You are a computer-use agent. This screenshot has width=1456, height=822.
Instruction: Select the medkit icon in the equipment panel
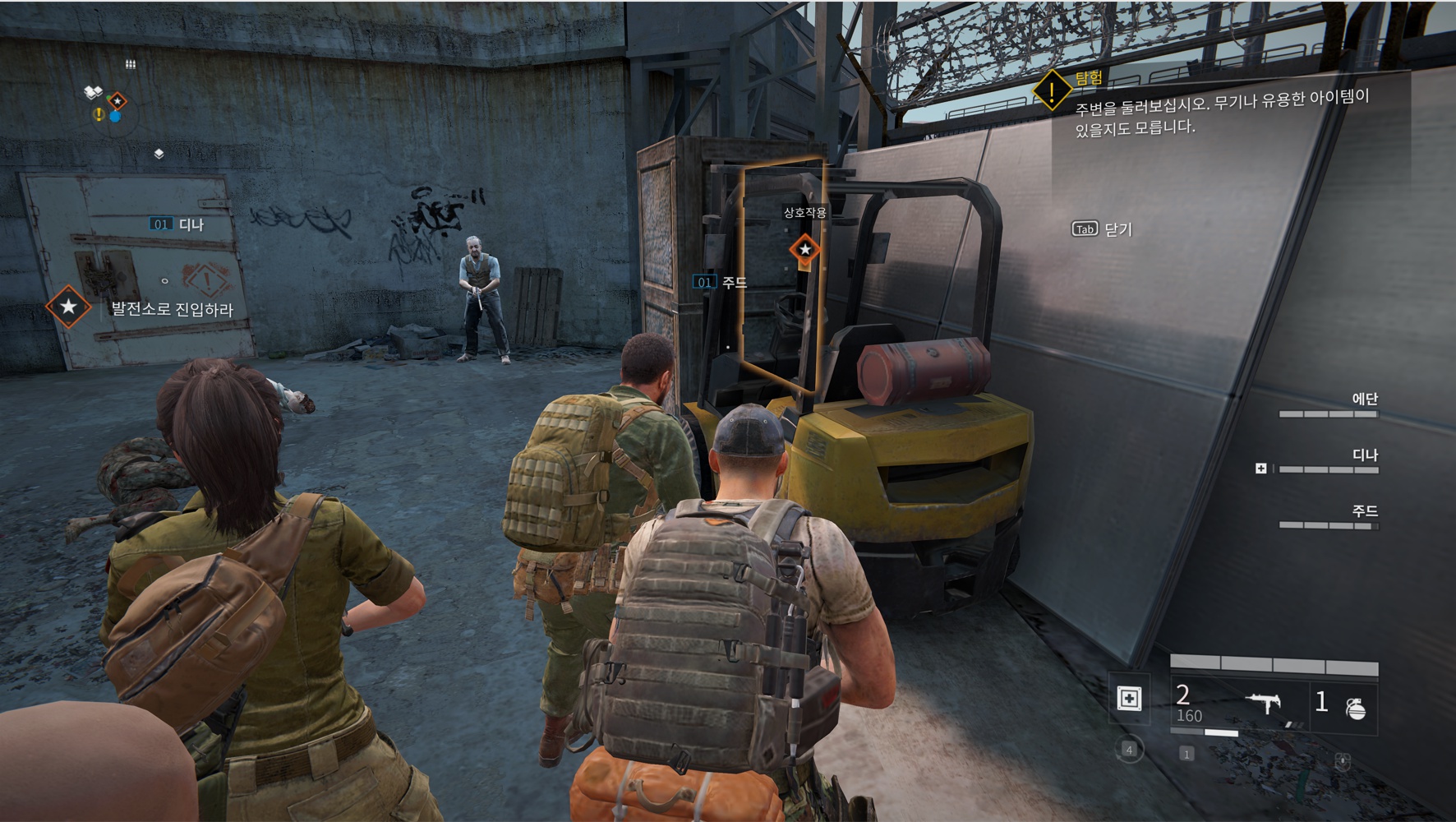1130,699
